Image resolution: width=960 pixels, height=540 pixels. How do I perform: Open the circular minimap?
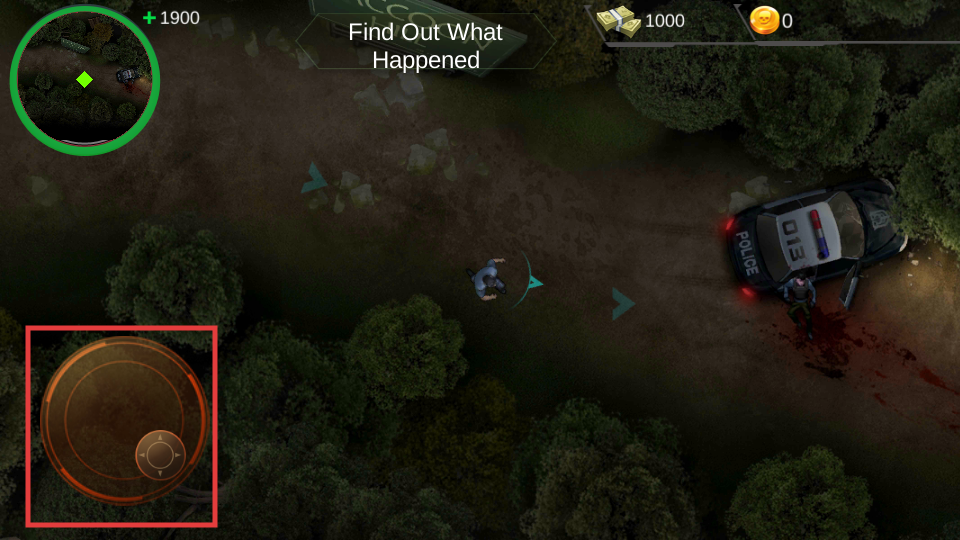84,80
